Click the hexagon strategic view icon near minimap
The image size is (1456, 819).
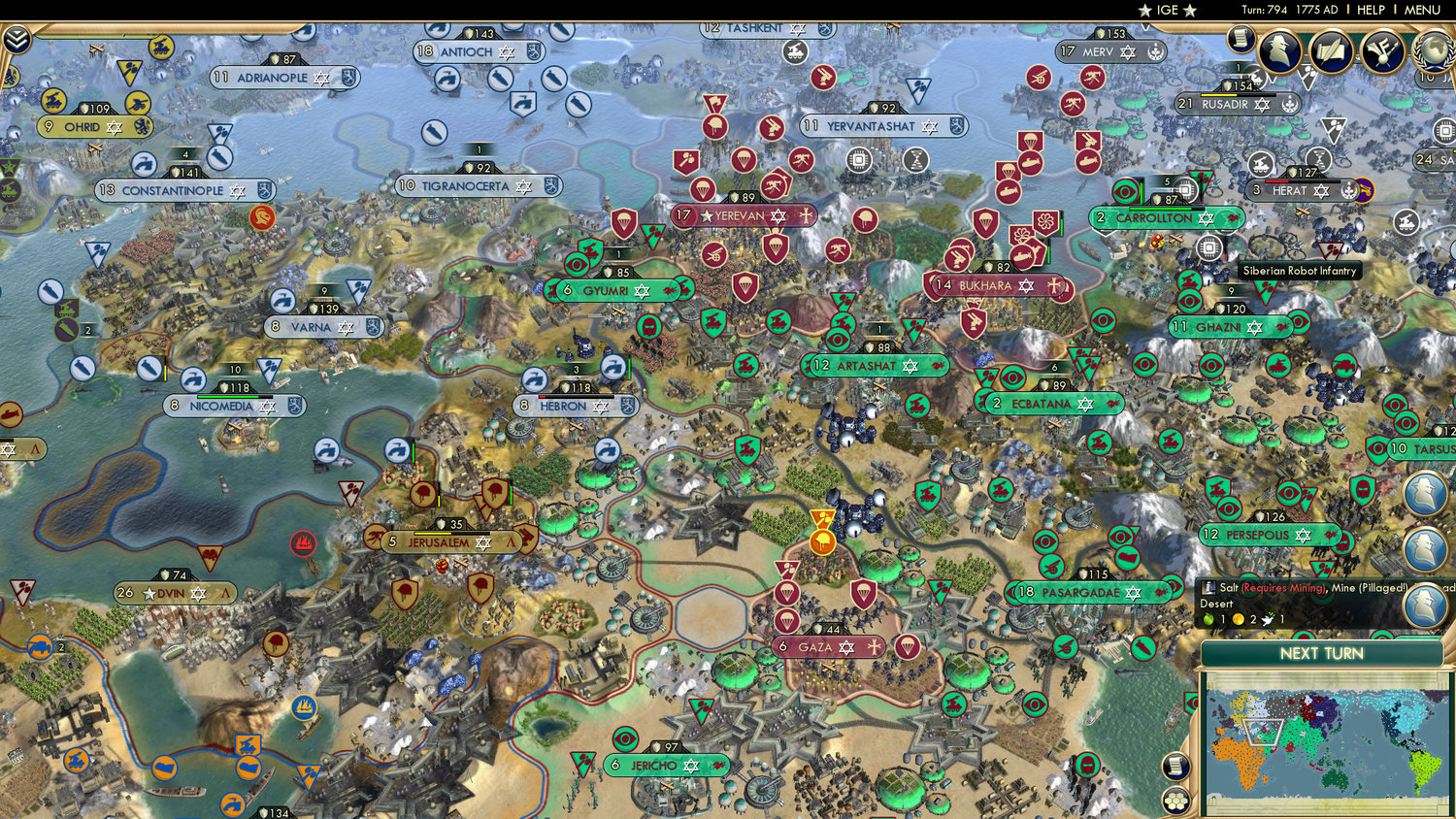(1175, 799)
